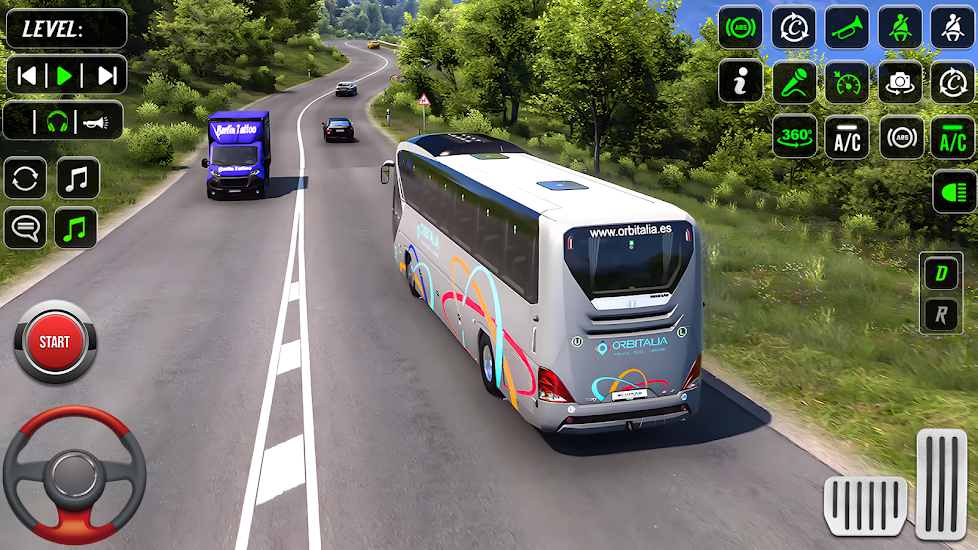Click the red START button

tap(55, 342)
